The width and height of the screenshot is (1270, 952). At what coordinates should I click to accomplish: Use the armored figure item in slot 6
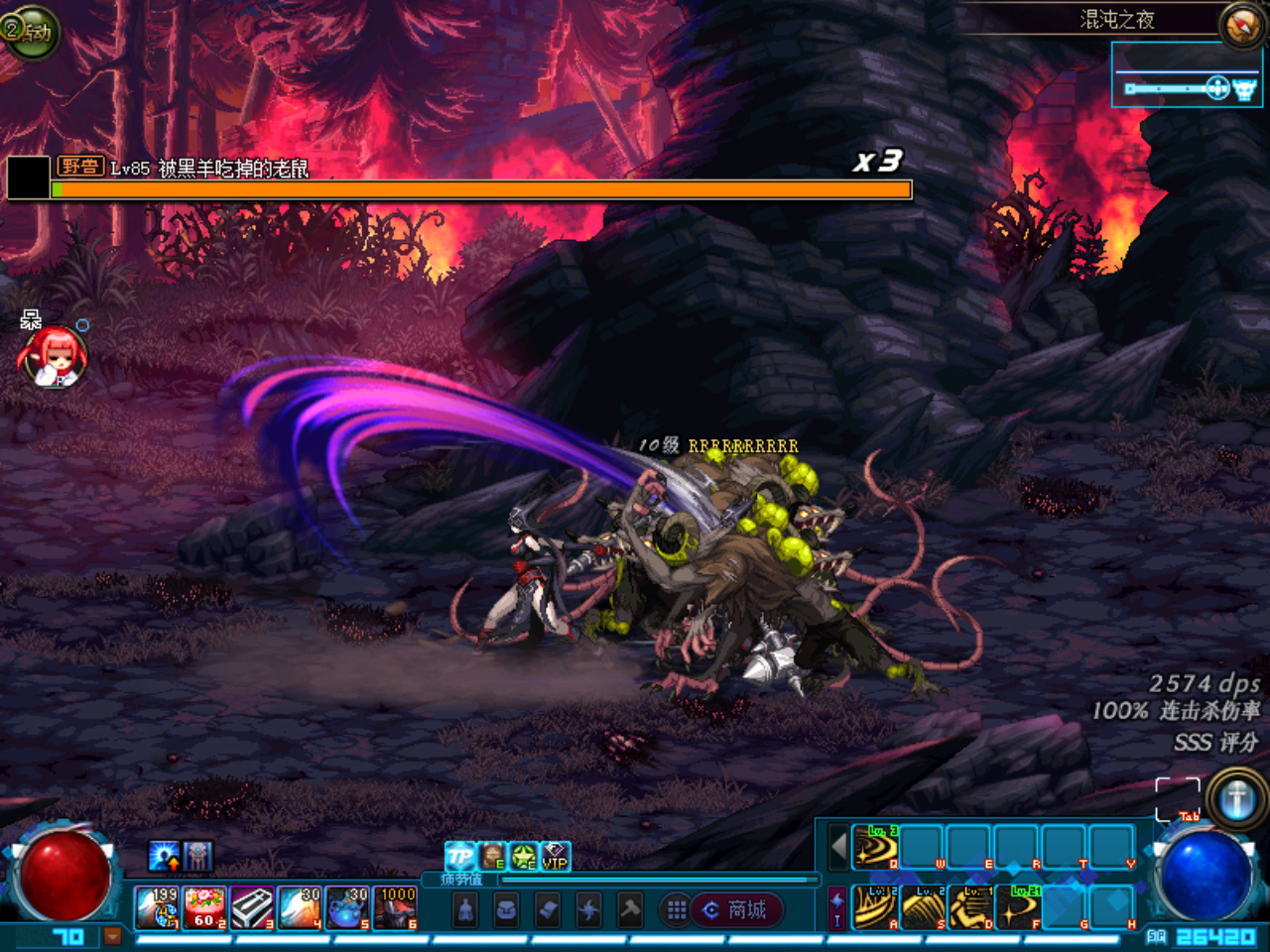pyautogui.click(x=395, y=907)
